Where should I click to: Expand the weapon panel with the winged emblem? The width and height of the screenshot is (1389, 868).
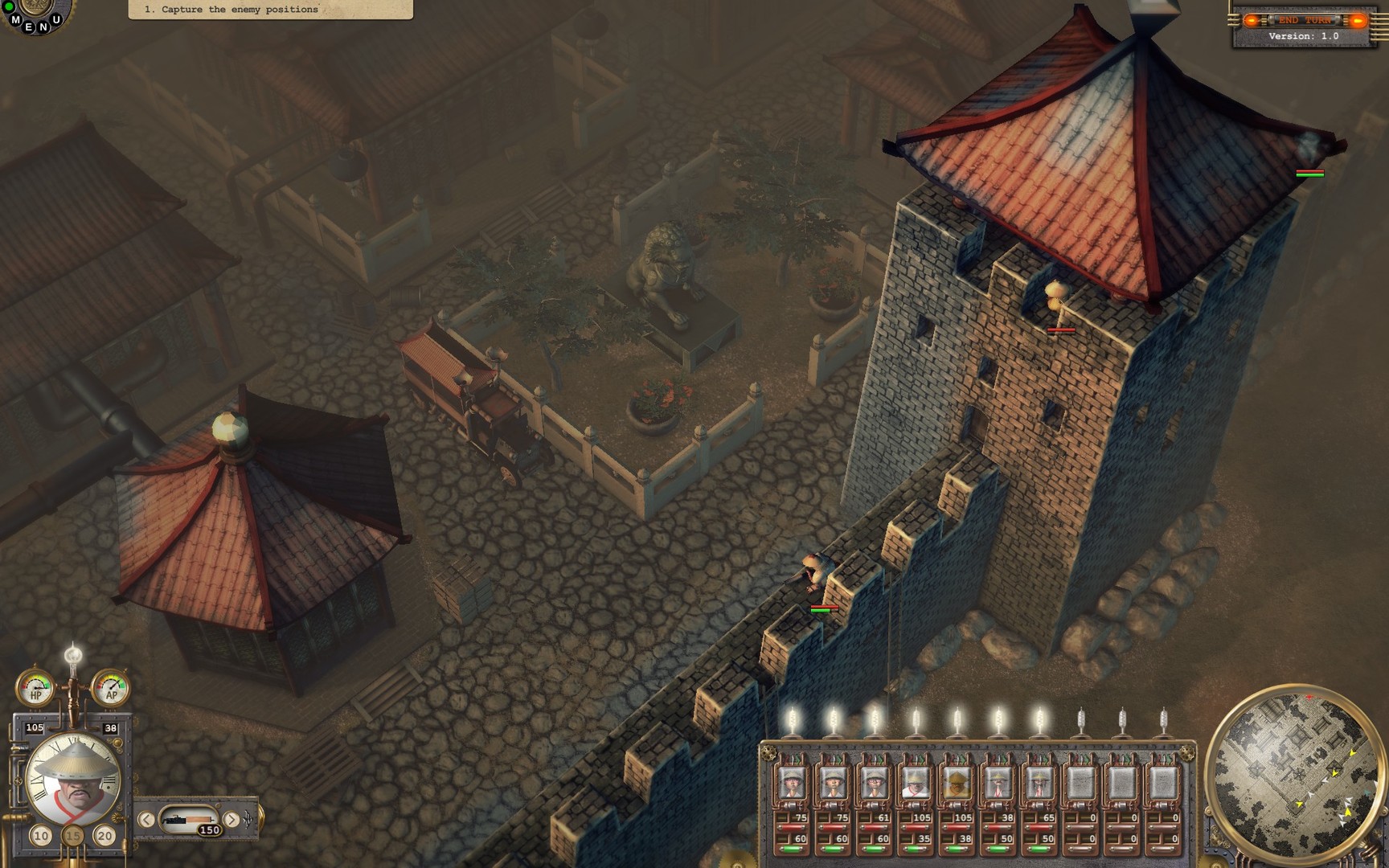[248, 820]
